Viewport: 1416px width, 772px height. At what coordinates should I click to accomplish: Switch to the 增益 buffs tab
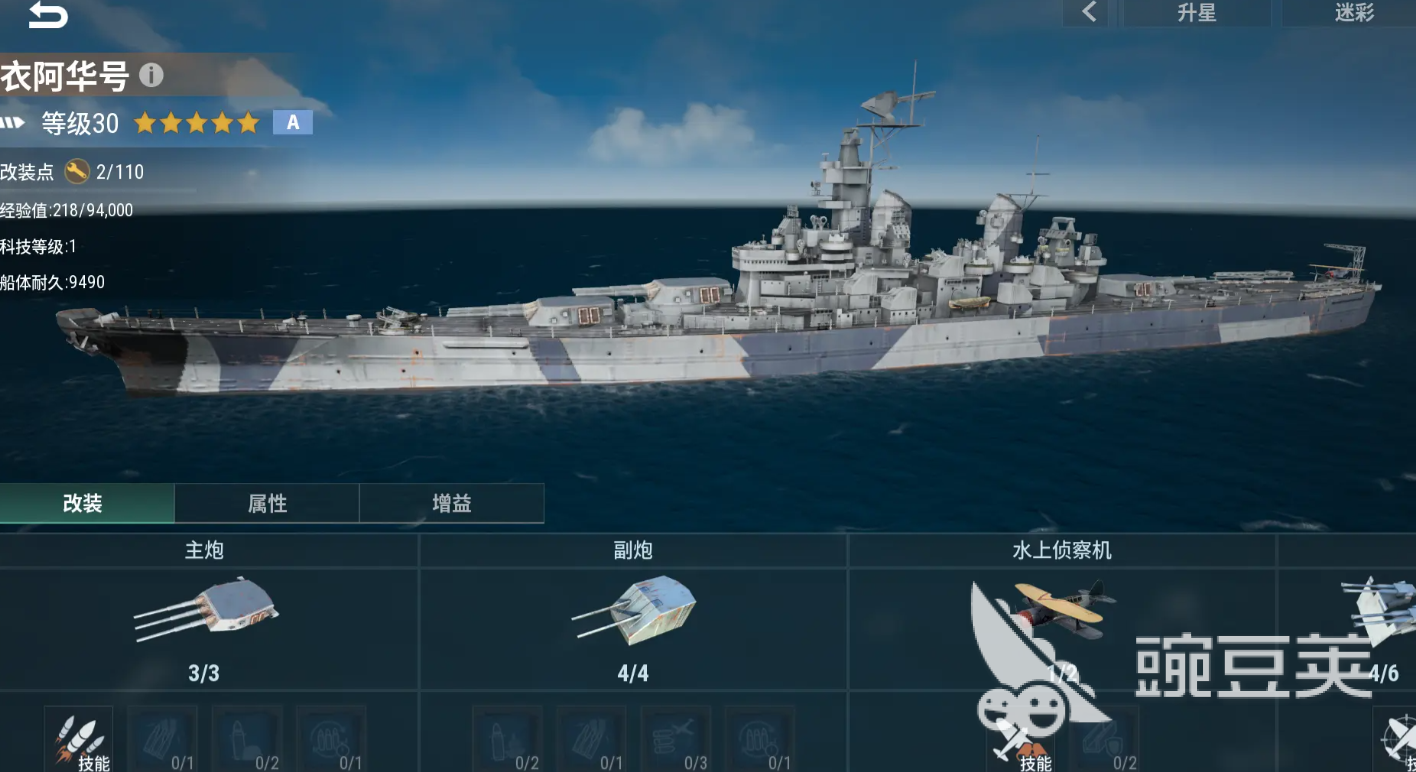pyautogui.click(x=451, y=504)
